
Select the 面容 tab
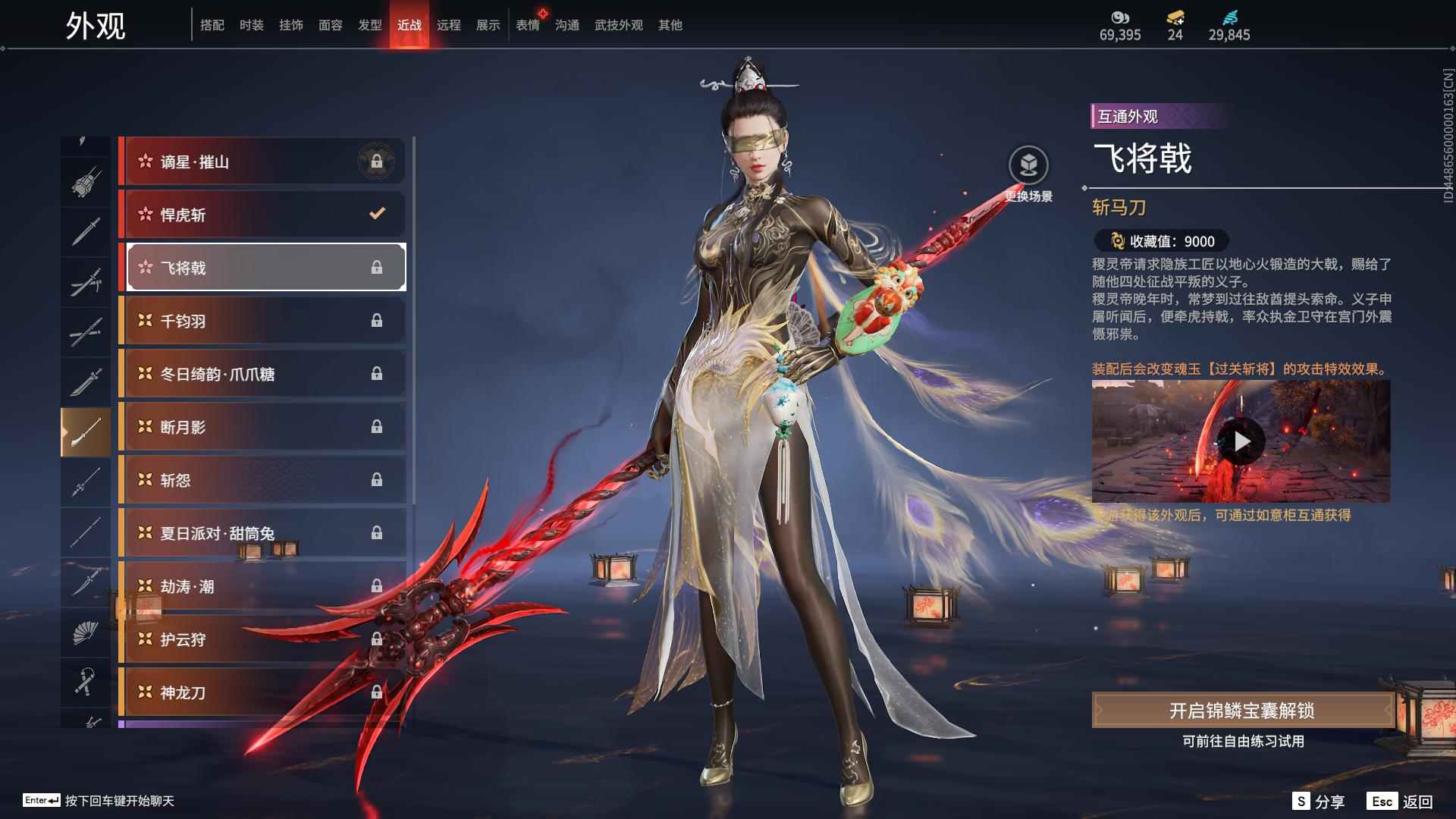coord(330,25)
